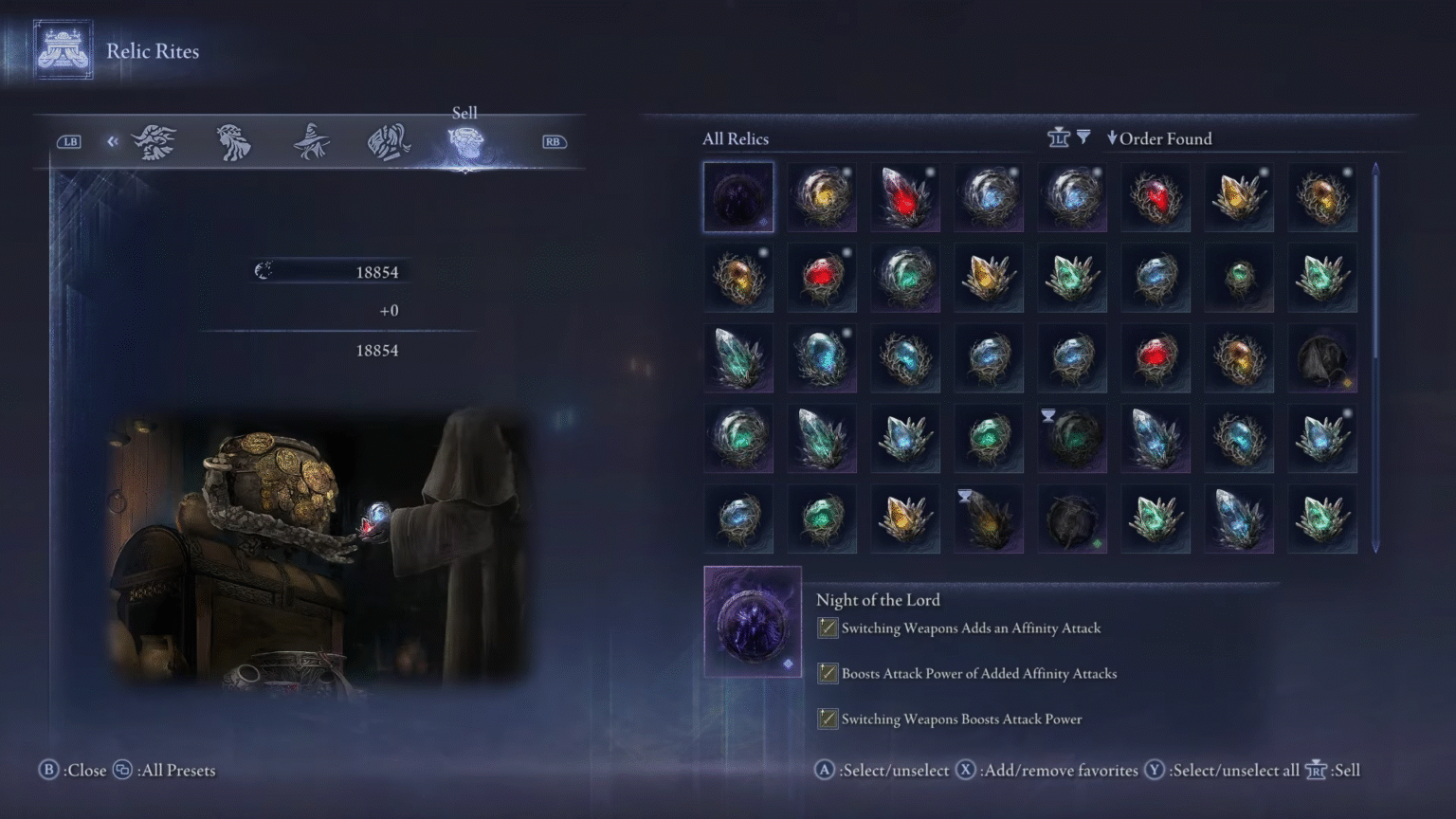The height and width of the screenshot is (819, 1456).
Task: Click the left double-chevron beside LB
Action: [x=112, y=140]
